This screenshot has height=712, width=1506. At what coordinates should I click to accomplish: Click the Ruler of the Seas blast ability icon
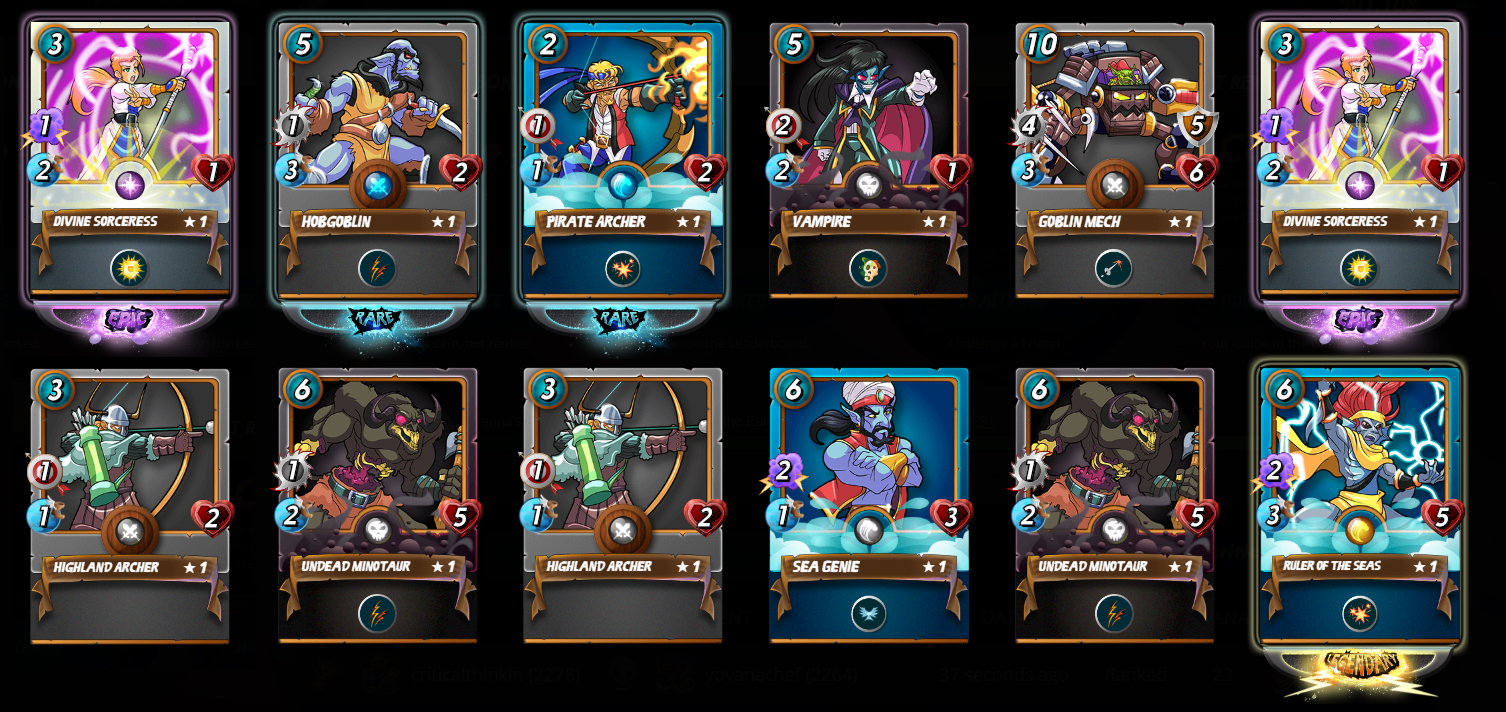1360,613
